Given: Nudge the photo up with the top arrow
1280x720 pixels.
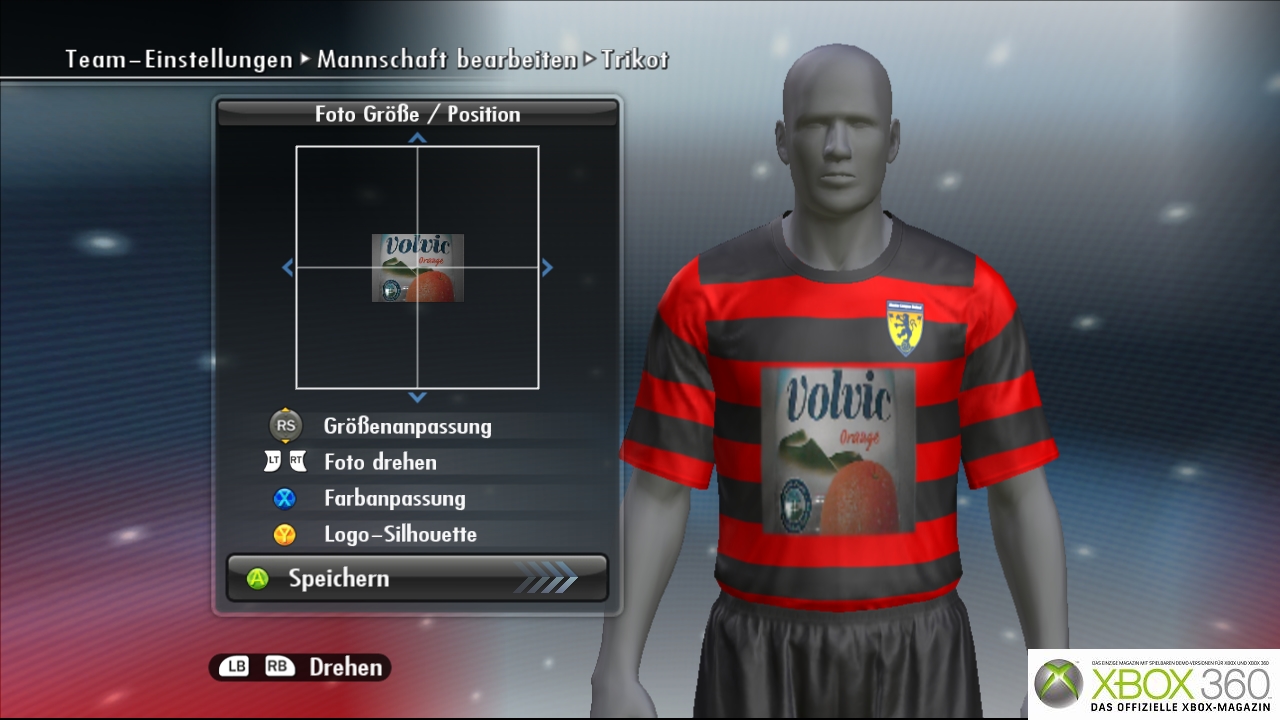Looking at the screenshot, I should click(x=418, y=138).
